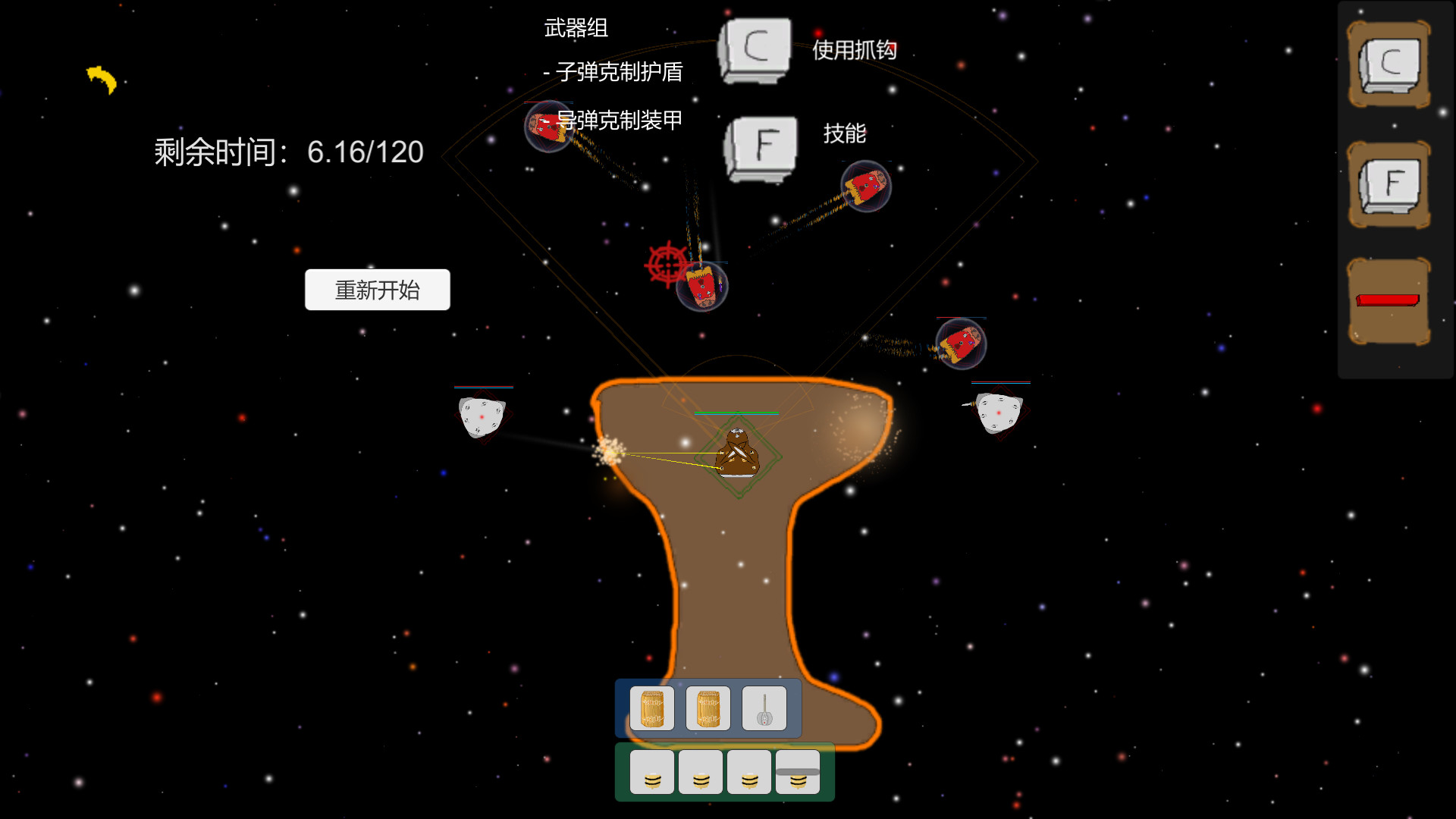1456x819 pixels.
Task: Click the 重新开始 restart button
Action: click(377, 289)
